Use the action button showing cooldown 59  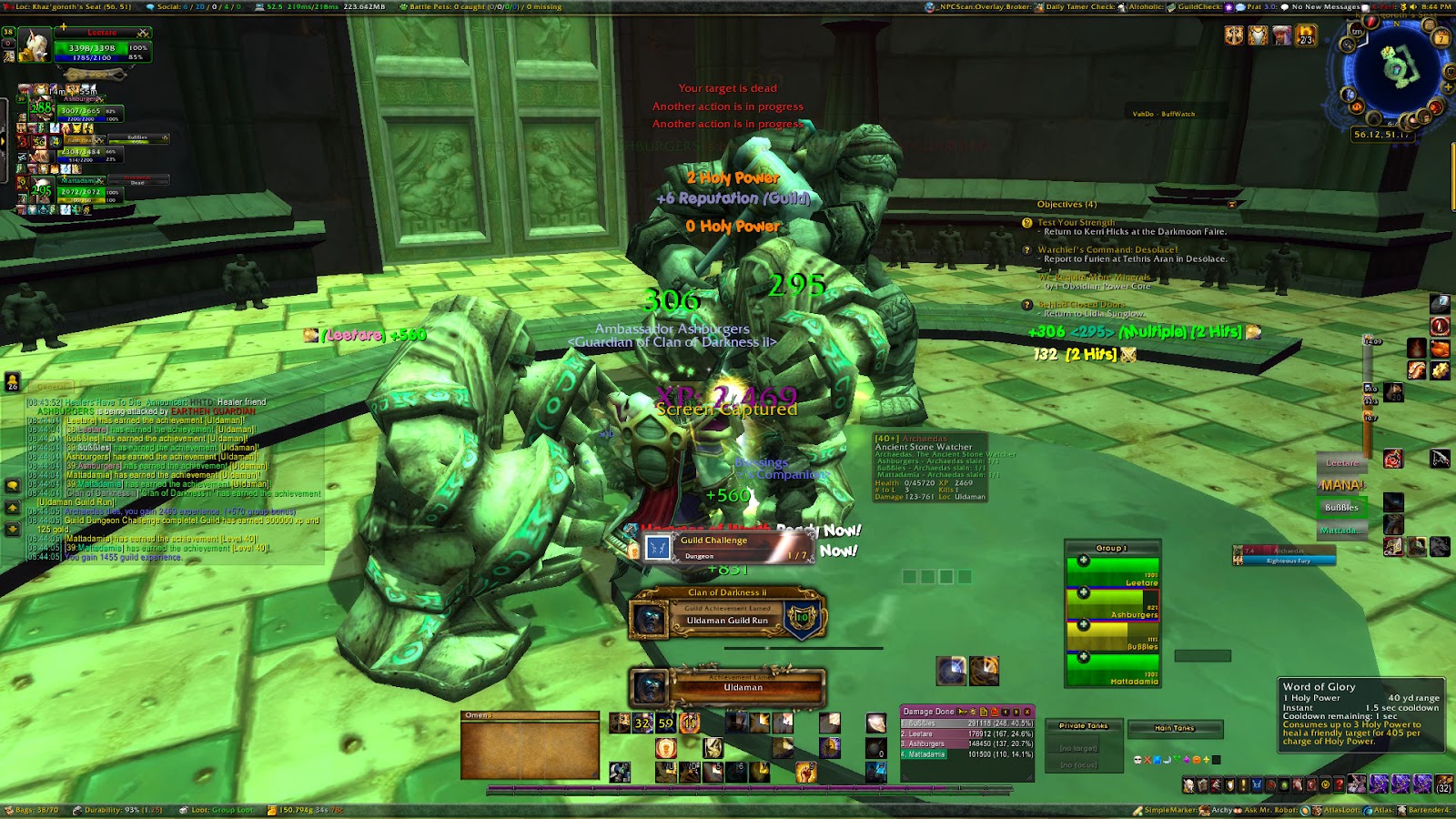(x=666, y=723)
